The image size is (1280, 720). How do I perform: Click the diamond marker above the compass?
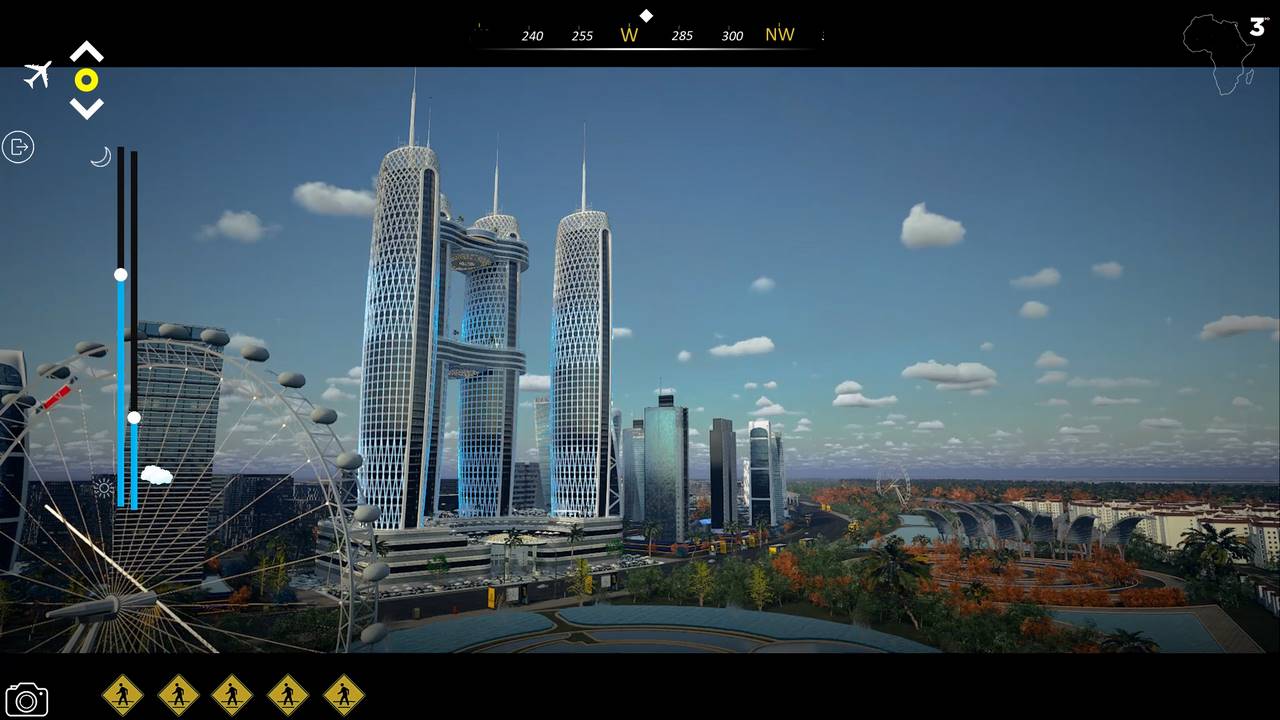pyautogui.click(x=646, y=15)
